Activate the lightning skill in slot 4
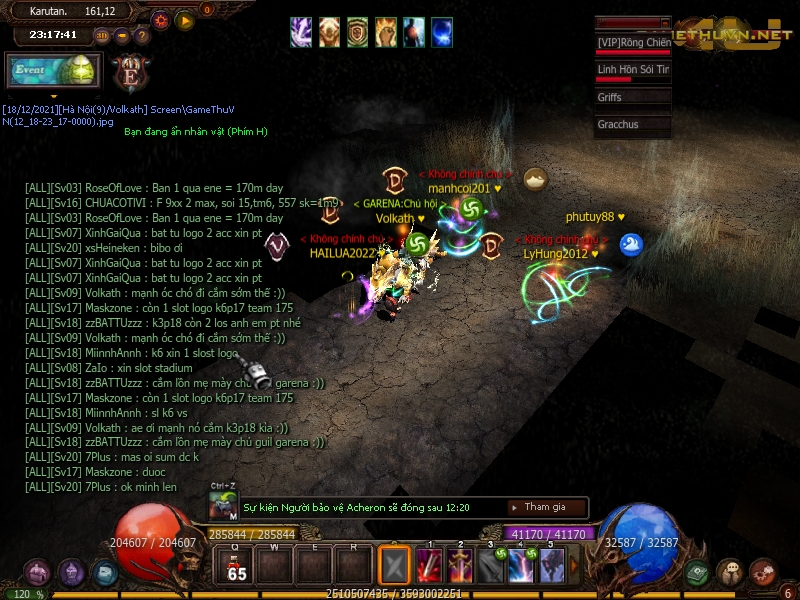The image size is (800, 600). click(x=521, y=566)
